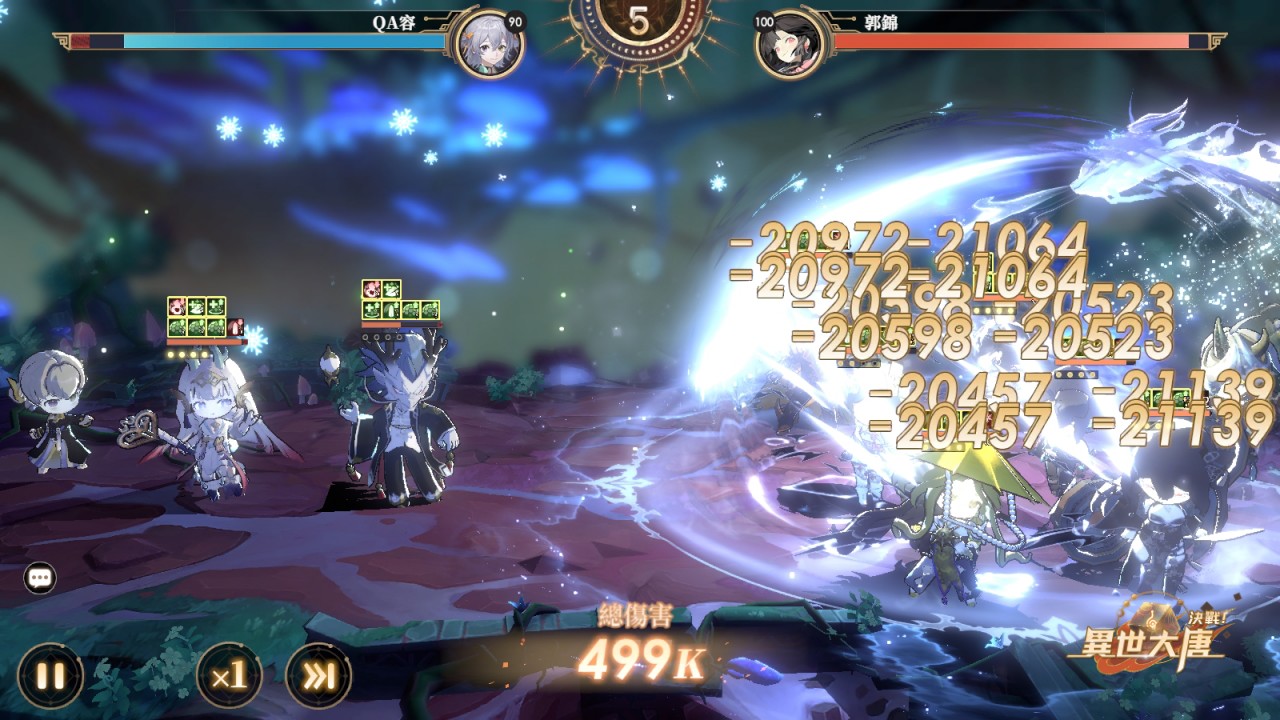Open 郭錦's character portrait
This screenshot has height=720, width=1280.
tap(791, 40)
